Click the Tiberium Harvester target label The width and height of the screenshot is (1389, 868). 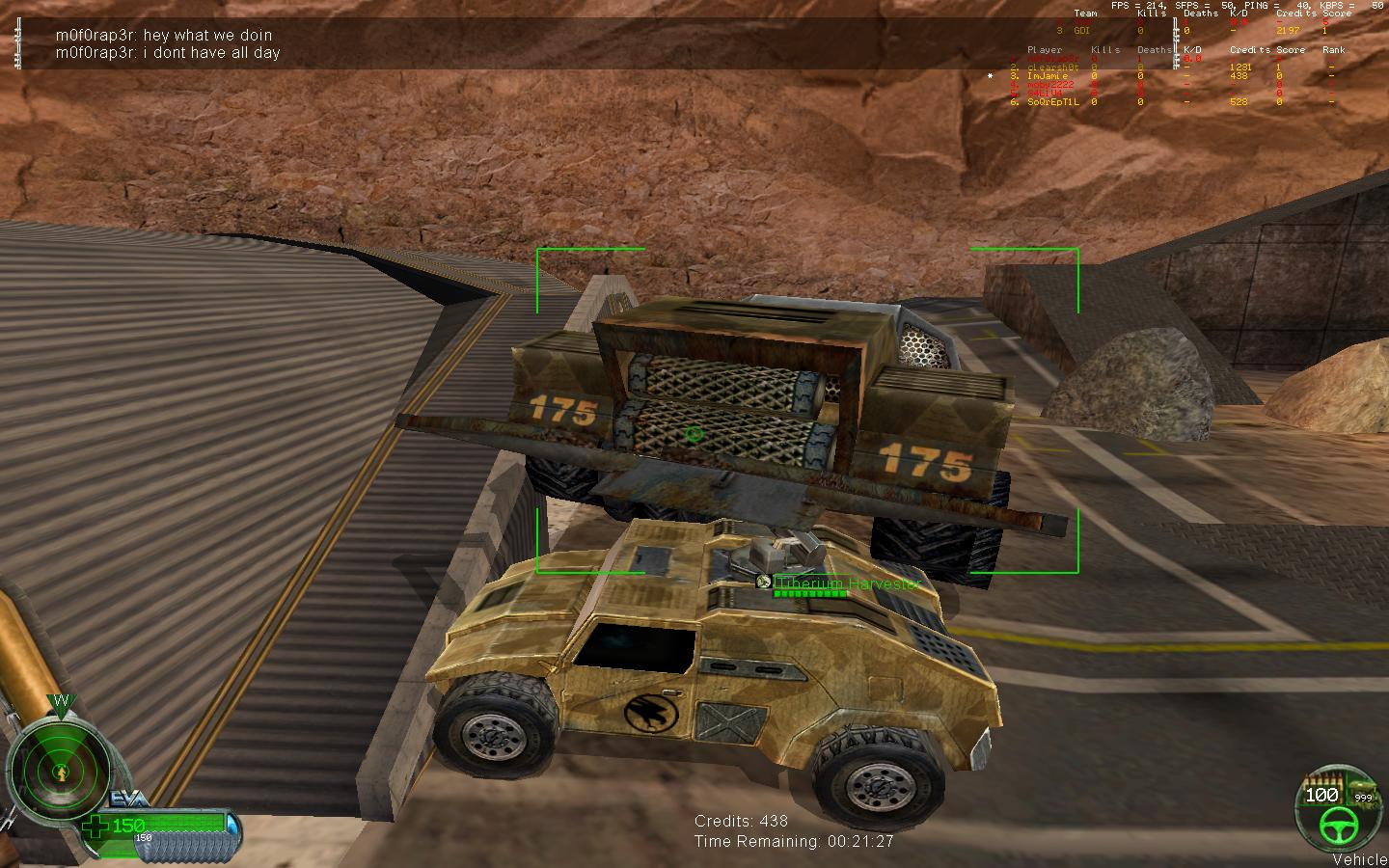click(x=846, y=583)
